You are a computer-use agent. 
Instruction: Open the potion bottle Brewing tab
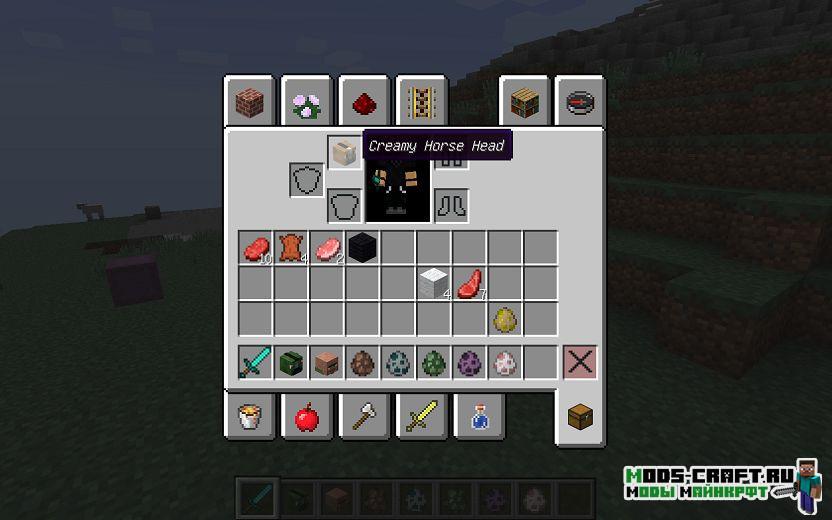tap(478, 416)
